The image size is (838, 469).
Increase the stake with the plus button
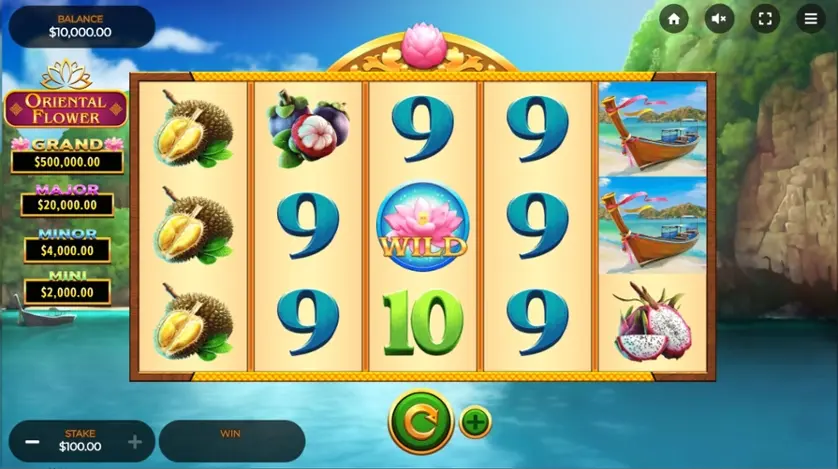click(135, 442)
